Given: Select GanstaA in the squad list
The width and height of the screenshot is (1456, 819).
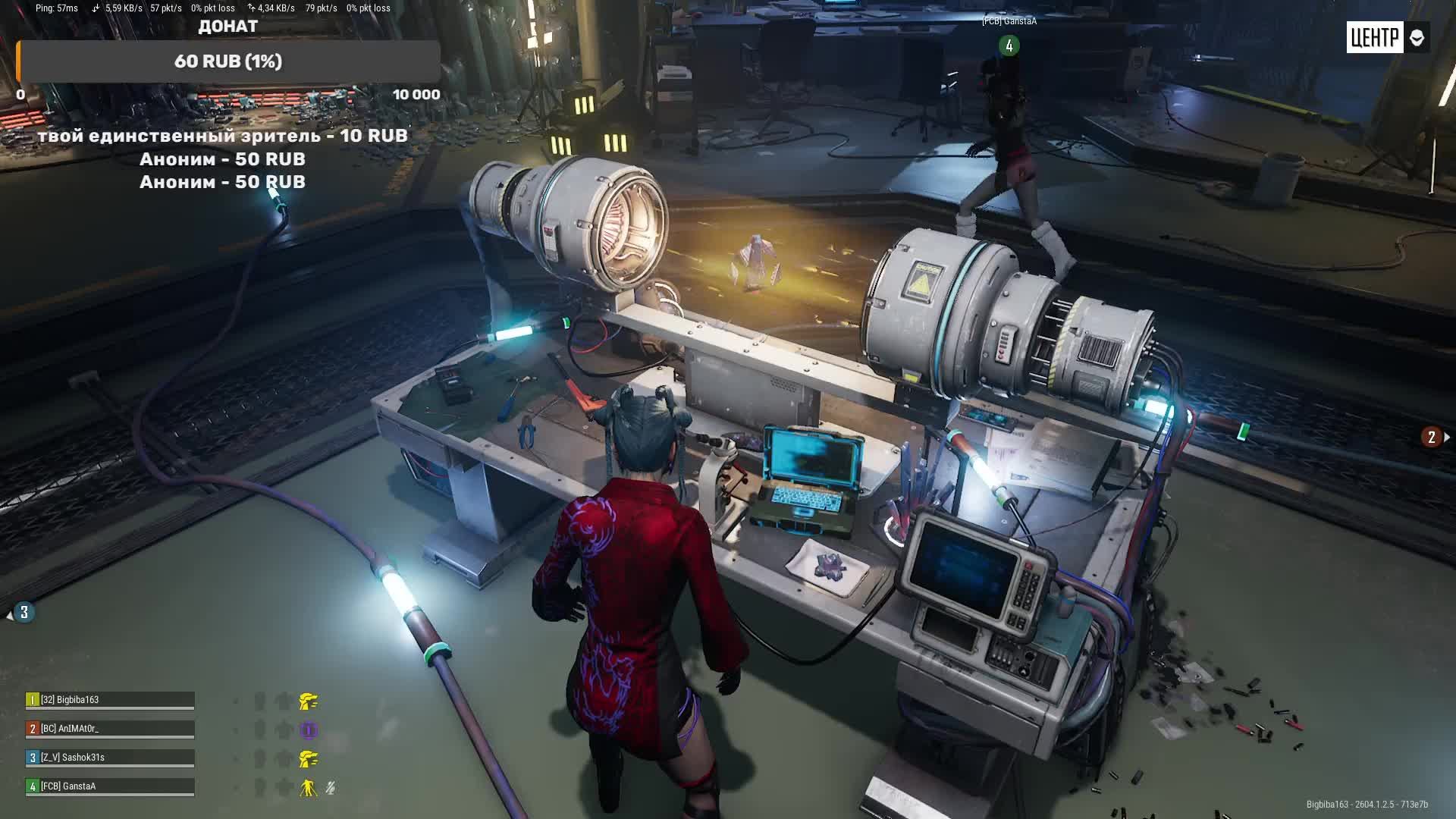Looking at the screenshot, I should (110, 786).
